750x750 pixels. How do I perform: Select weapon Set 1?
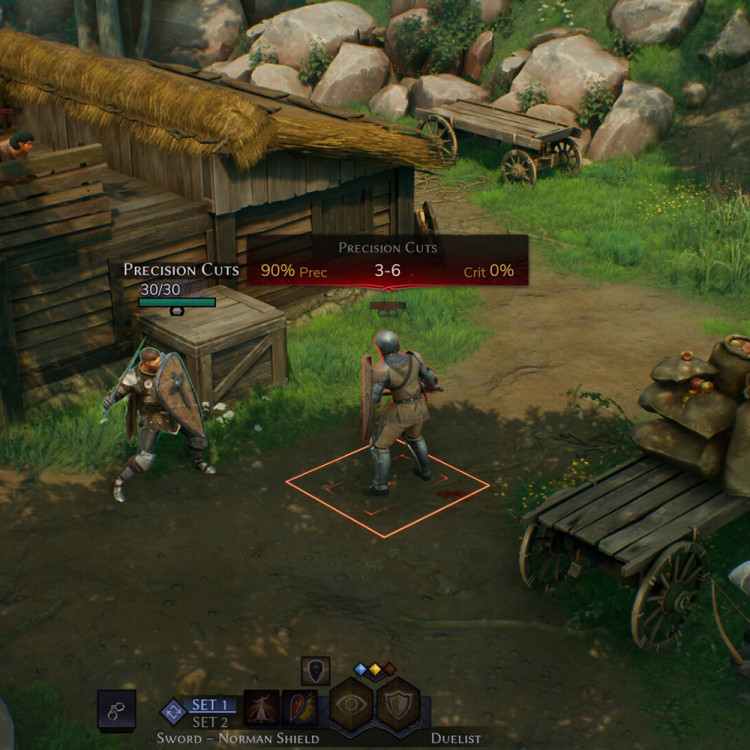pos(211,704)
